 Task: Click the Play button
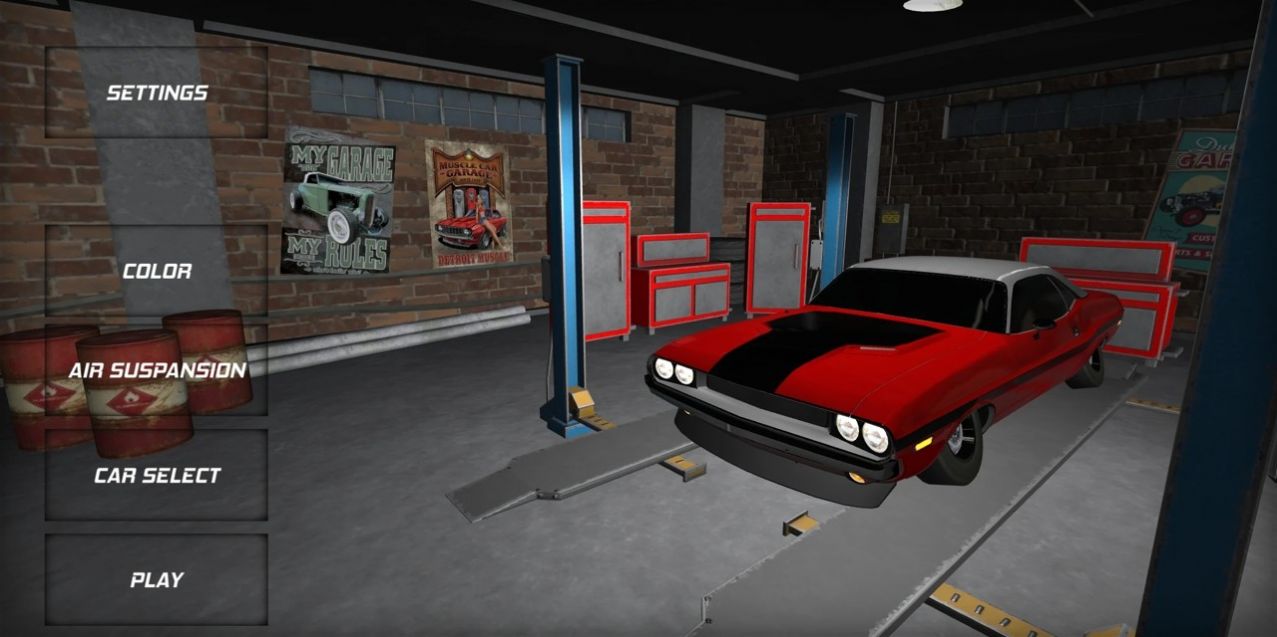tap(157, 580)
